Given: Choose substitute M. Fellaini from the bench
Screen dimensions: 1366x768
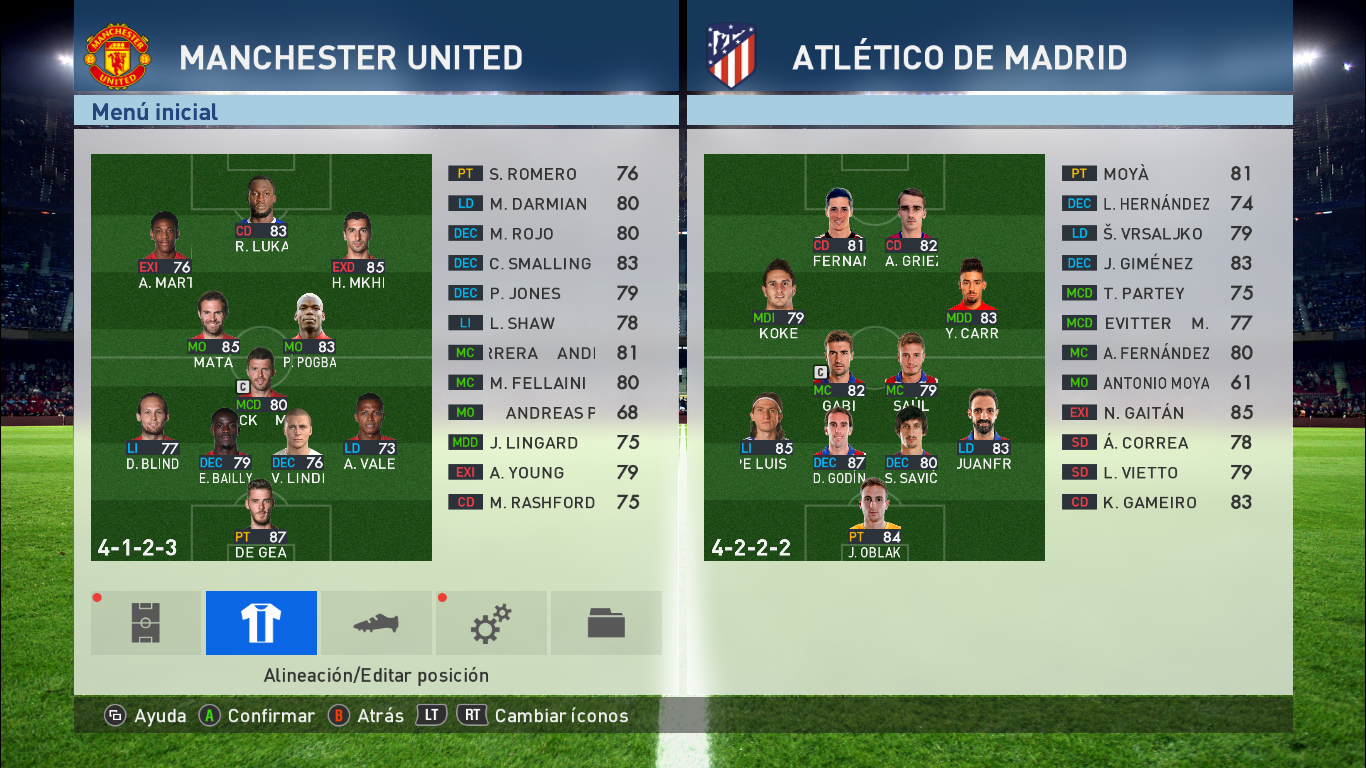Looking at the screenshot, I should pos(543,383).
